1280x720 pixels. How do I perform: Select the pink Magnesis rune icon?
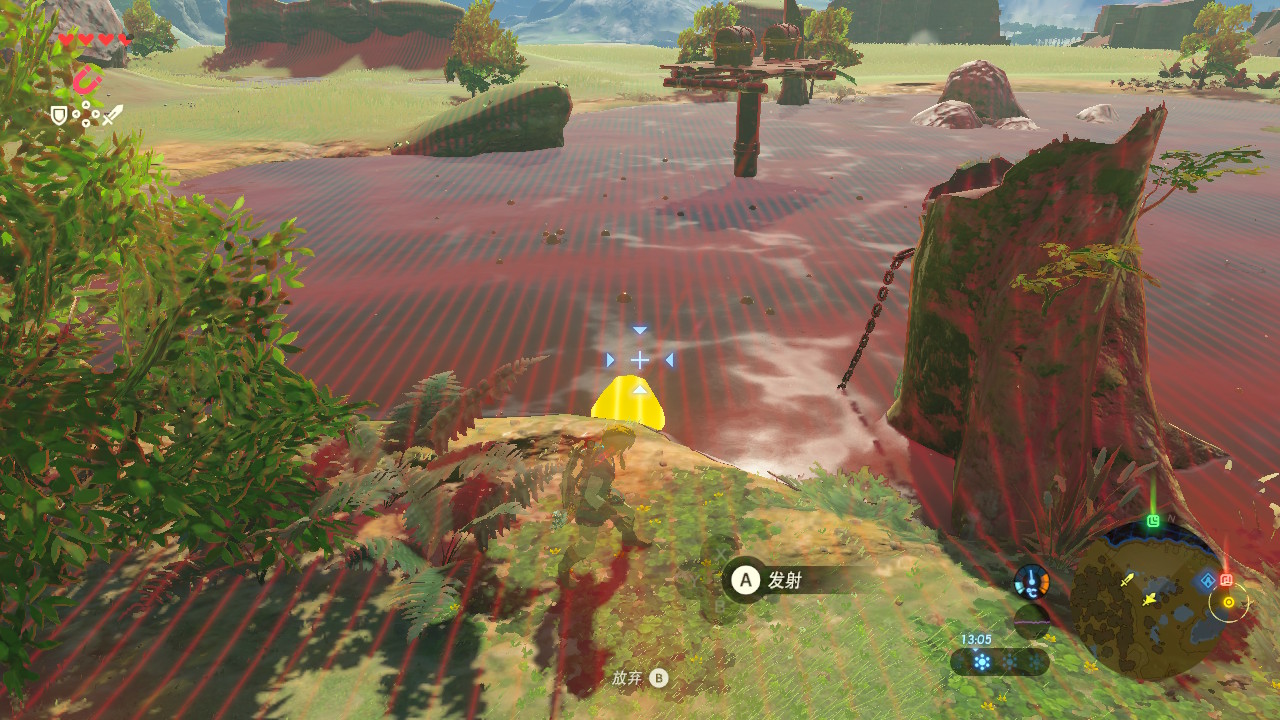pos(87,79)
